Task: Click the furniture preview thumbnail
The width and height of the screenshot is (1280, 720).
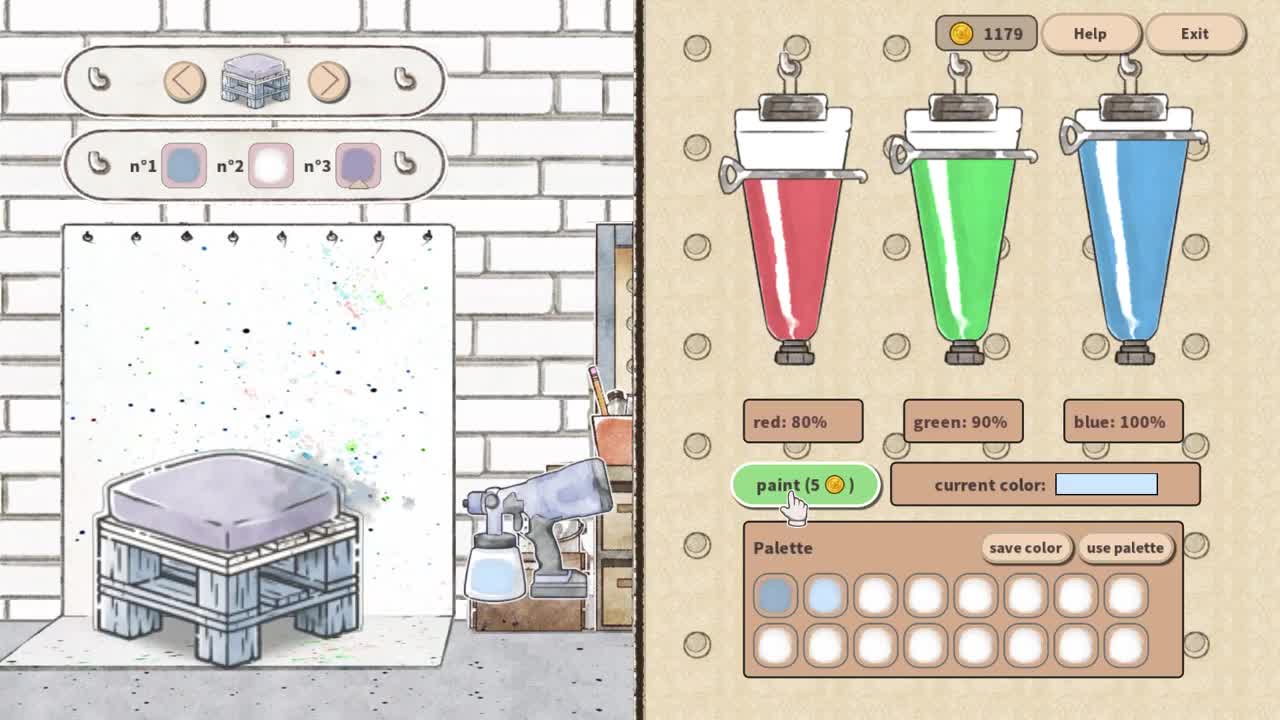Action: point(253,80)
